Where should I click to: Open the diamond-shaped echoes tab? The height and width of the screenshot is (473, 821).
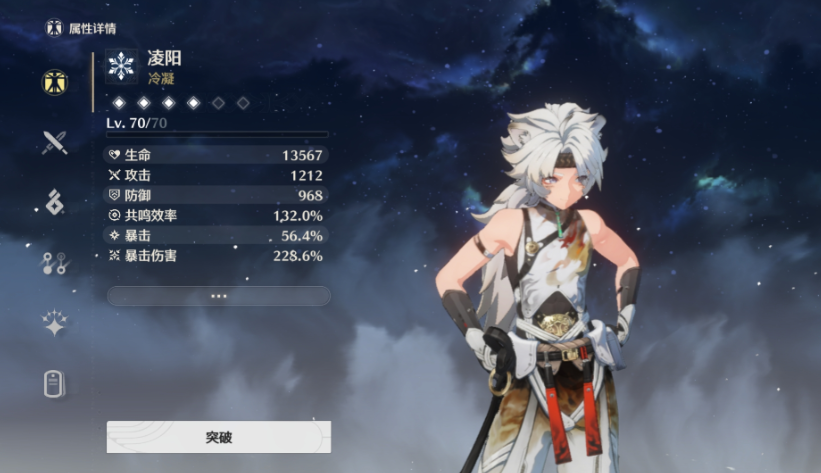tap(54, 202)
